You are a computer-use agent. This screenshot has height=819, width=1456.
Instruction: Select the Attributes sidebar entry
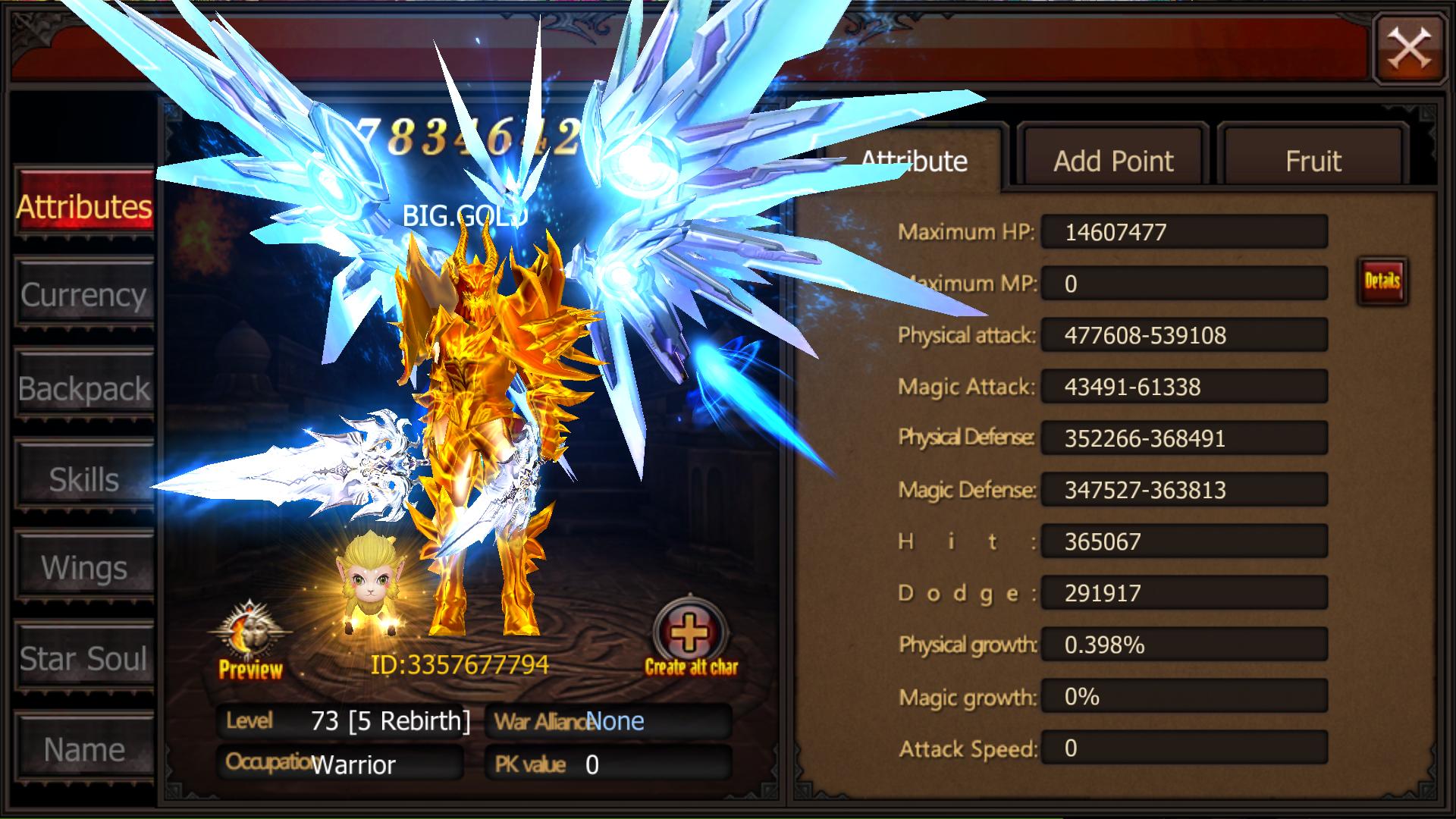point(85,206)
